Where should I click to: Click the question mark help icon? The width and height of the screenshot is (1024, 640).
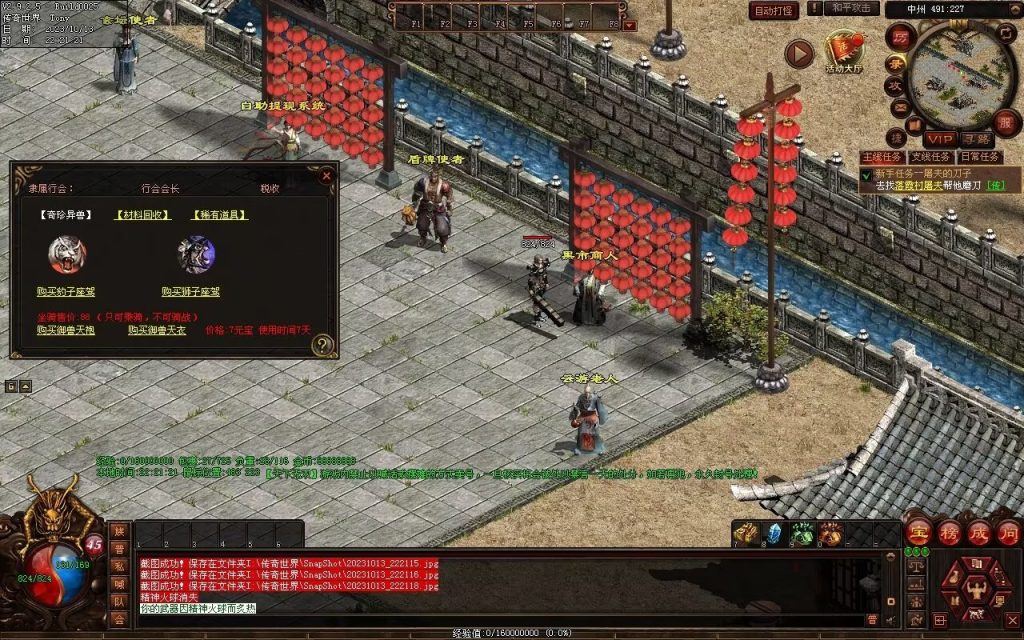(x=322, y=346)
